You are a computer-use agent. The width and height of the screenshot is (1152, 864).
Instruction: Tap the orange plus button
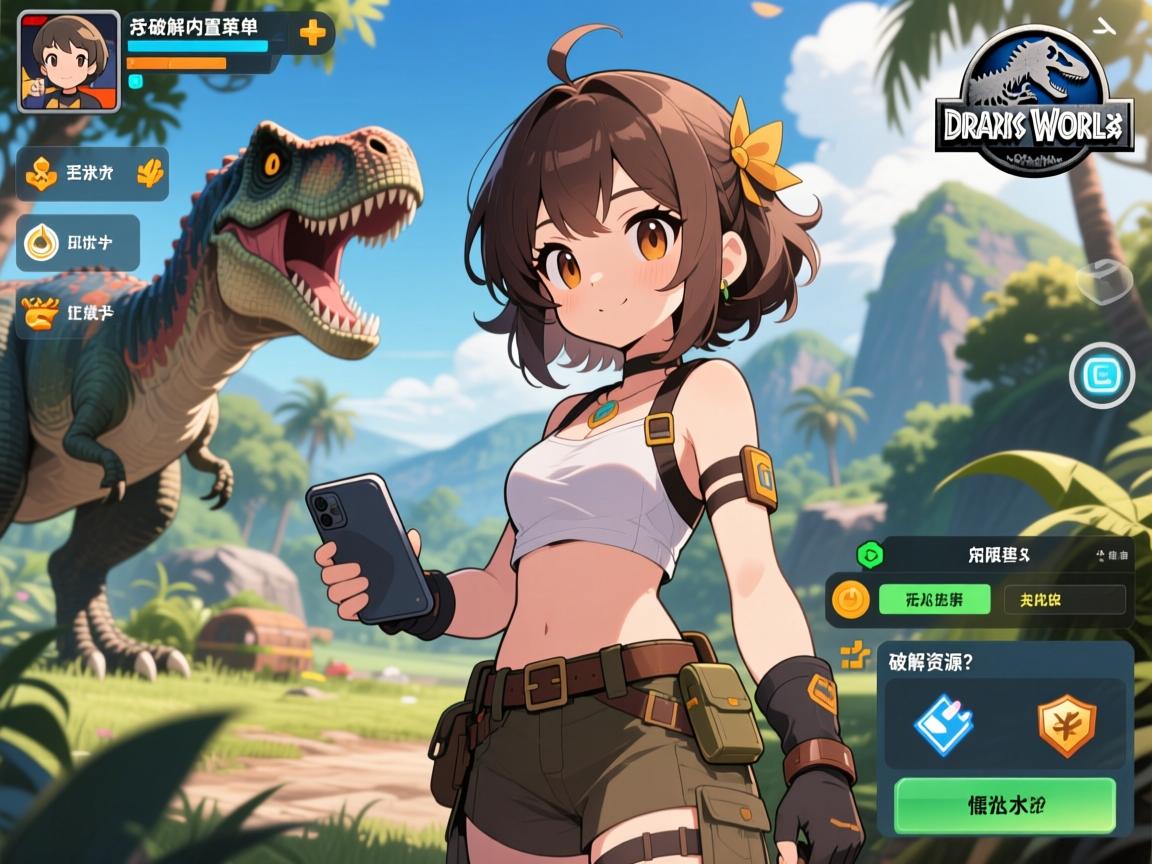(313, 33)
